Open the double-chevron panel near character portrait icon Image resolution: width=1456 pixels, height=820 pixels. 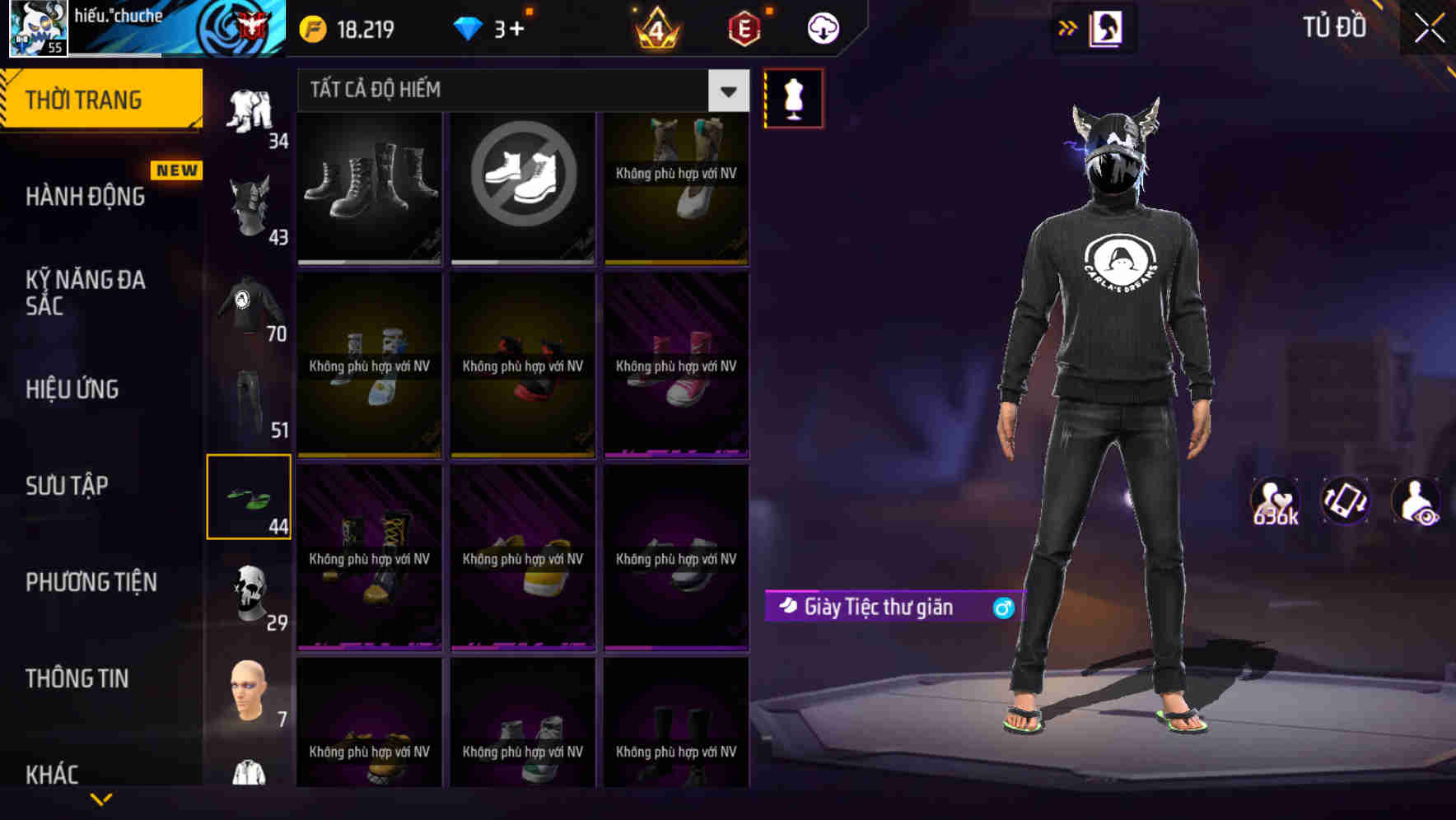point(1067,26)
